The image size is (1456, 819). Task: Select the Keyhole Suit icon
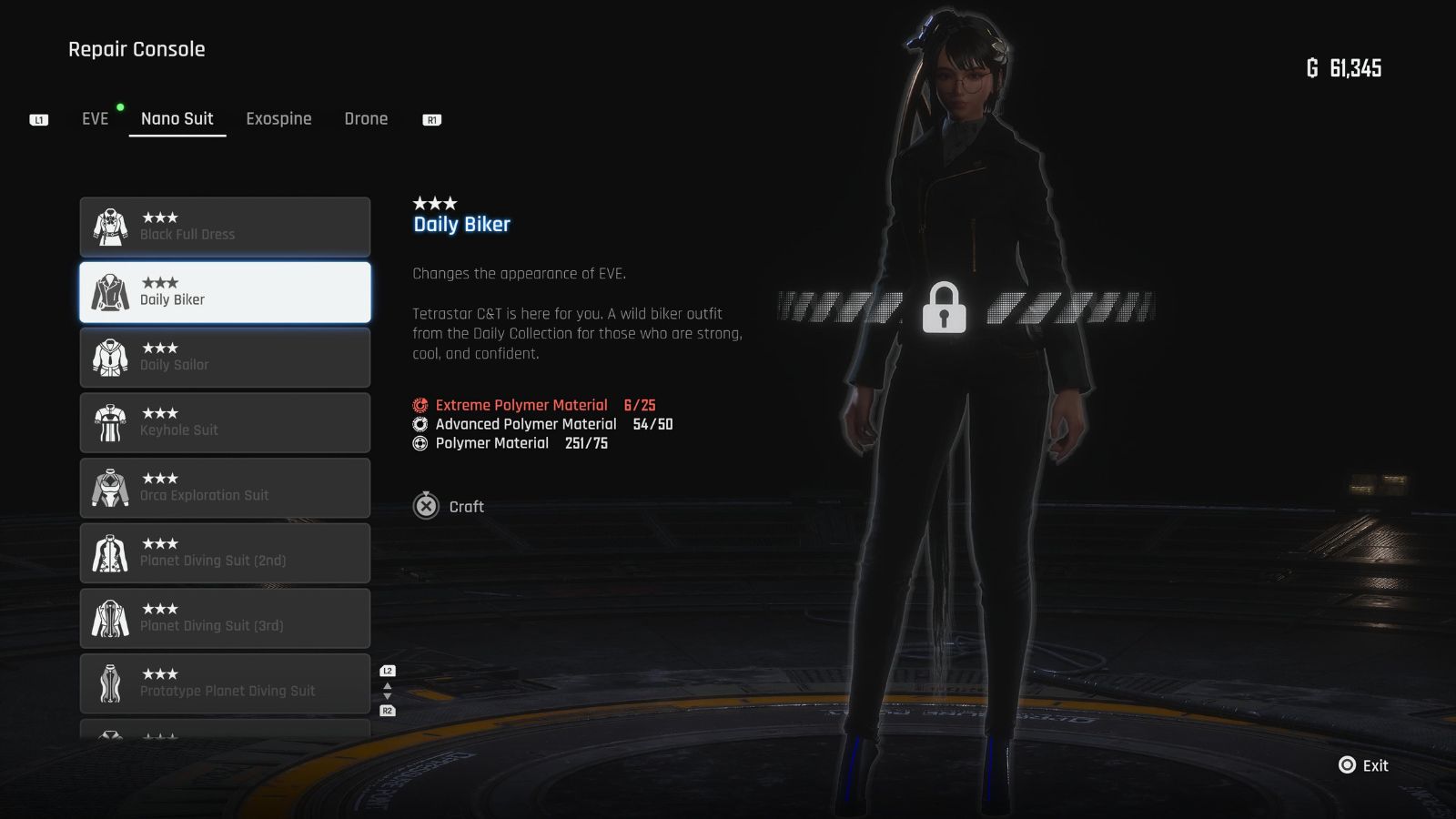click(110, 423)
